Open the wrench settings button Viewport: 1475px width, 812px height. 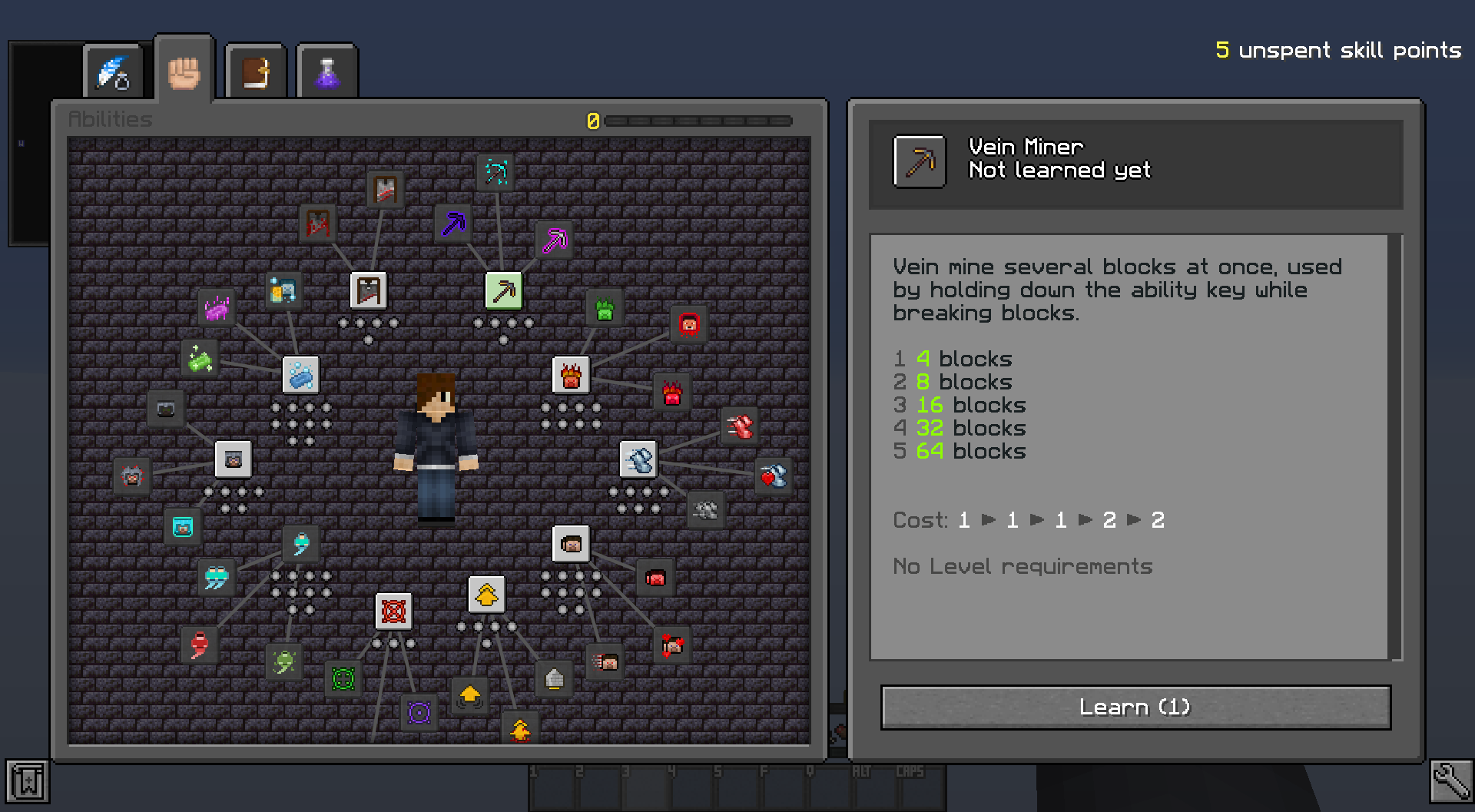(1450, 781)
